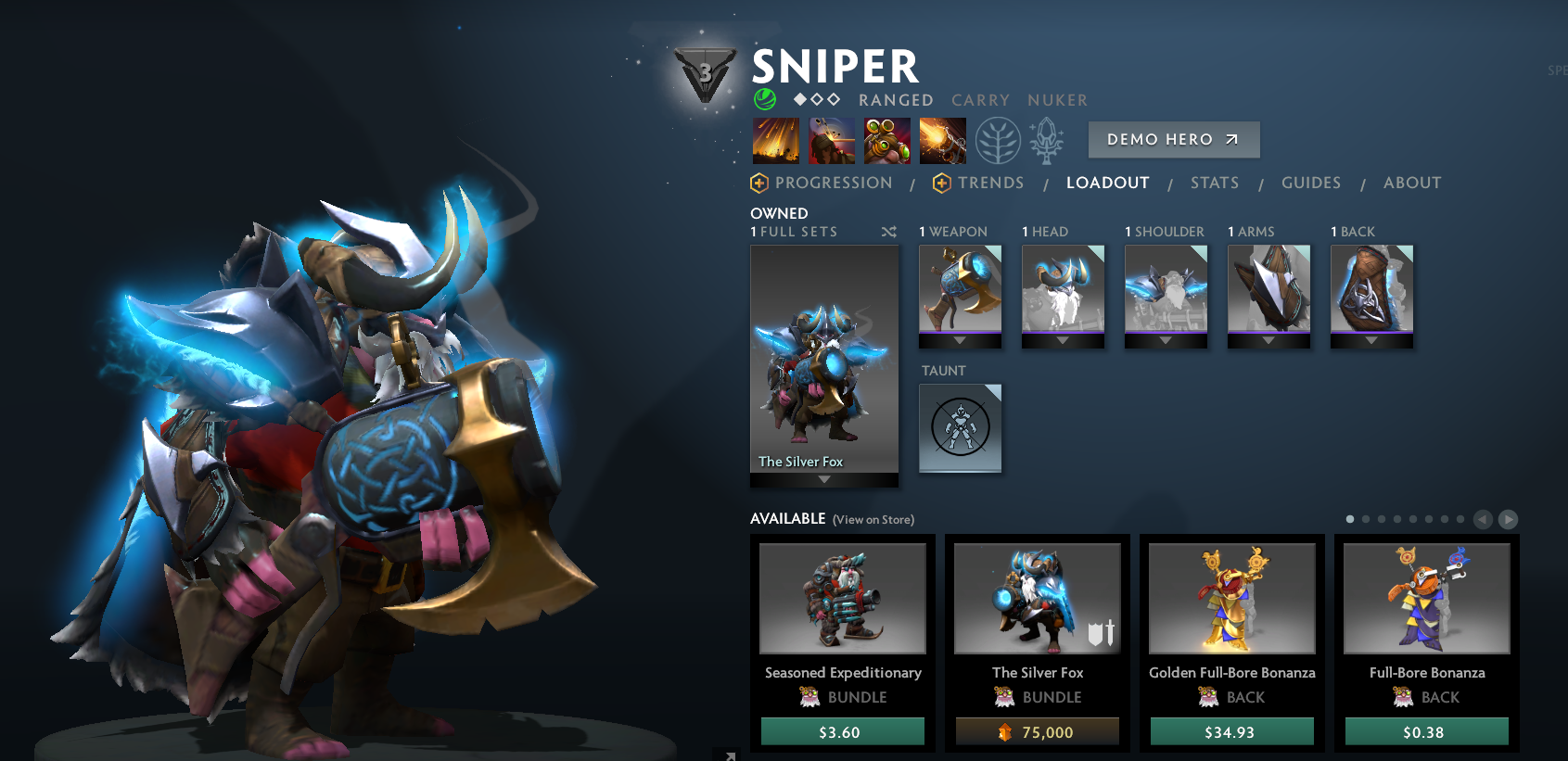Open the Take Aim ability icon

[x=887, y=141]
